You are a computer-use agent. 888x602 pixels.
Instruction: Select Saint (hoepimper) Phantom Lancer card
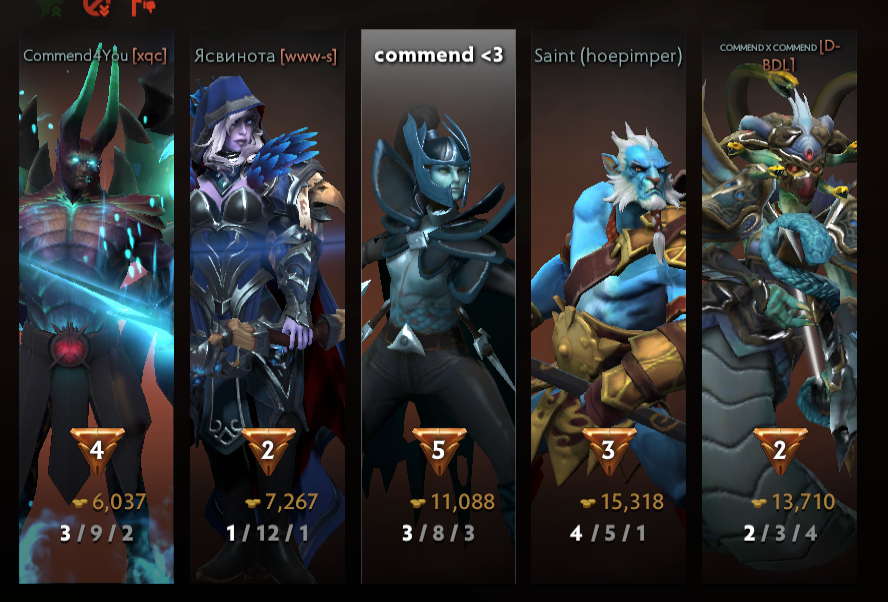(x=608, y=300)
